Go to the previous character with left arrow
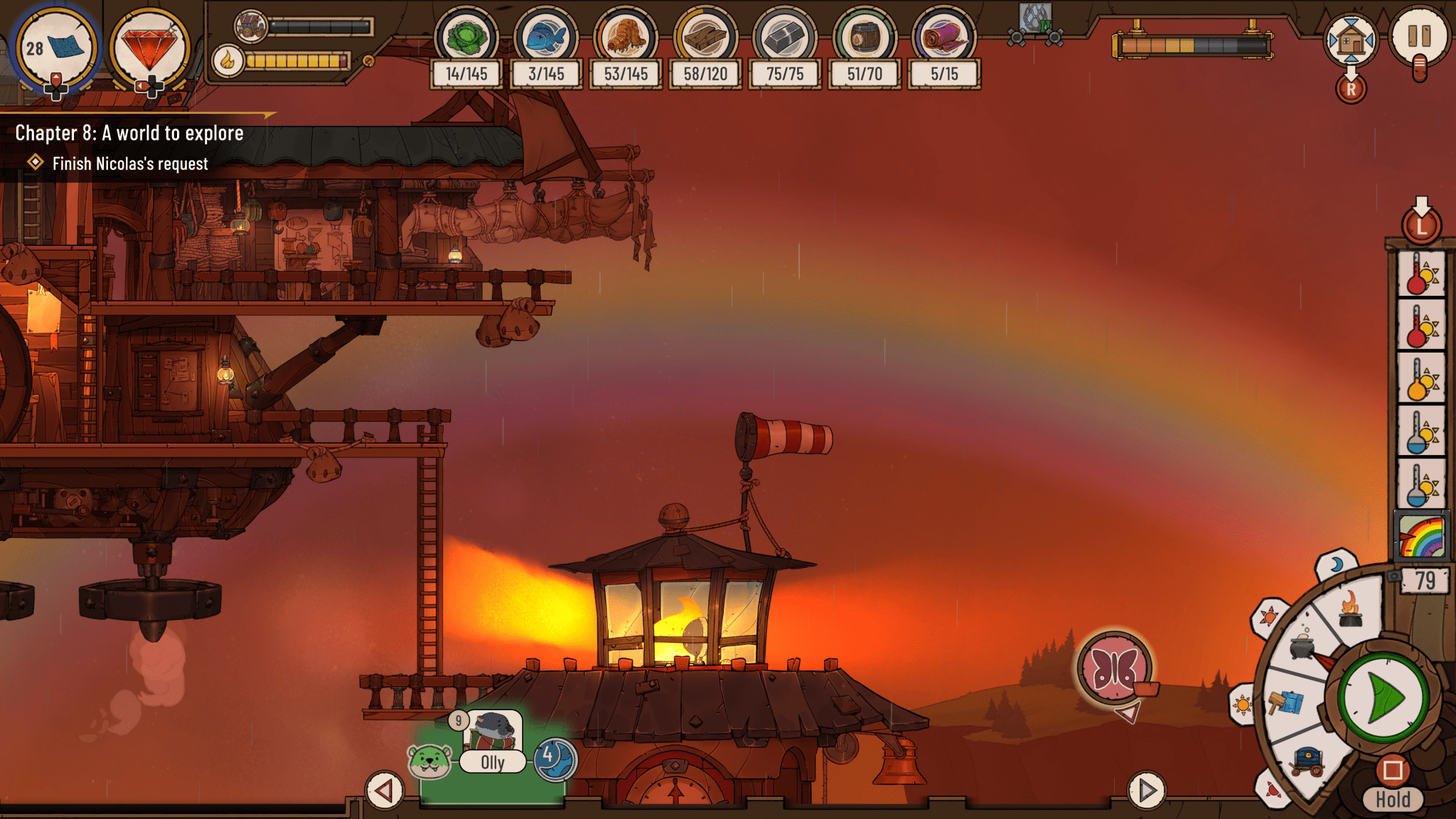The image size is (1456, 819). click(x=385, y=791)
